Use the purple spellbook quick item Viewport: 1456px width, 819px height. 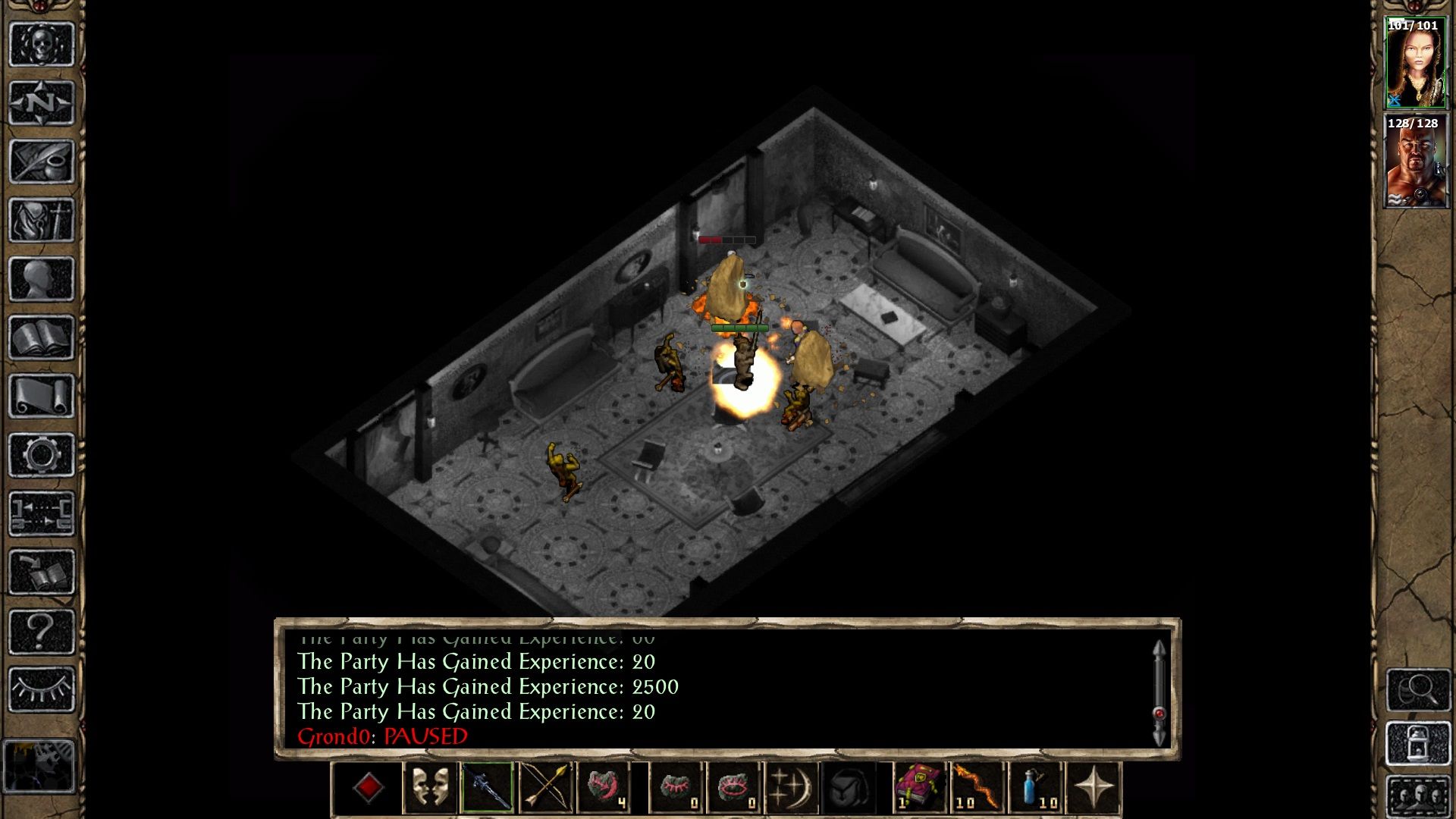coord(918,786)
